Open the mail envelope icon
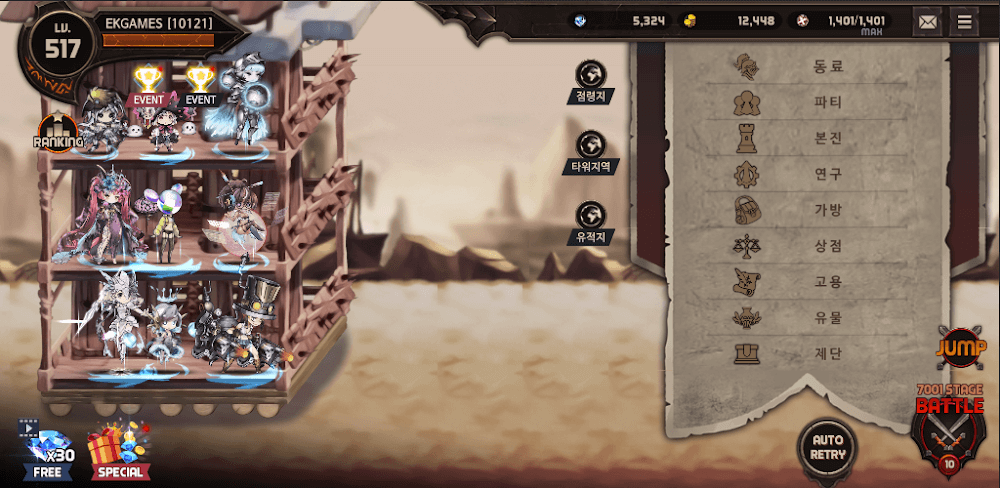Image resolution: width=1000 pixels, height=488 pixels. (929, 21)
